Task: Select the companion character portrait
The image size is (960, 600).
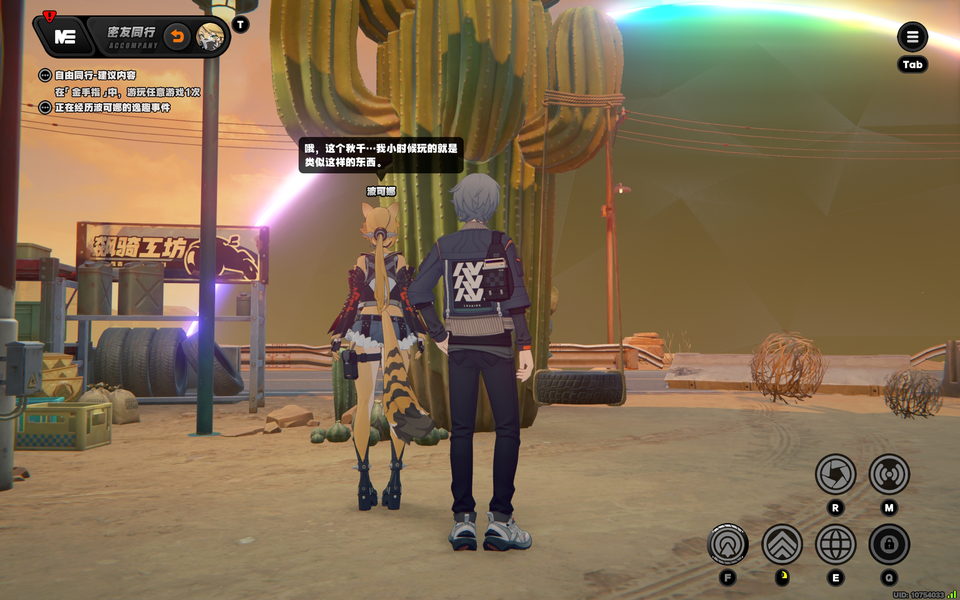Action: (x=210, y=37)
